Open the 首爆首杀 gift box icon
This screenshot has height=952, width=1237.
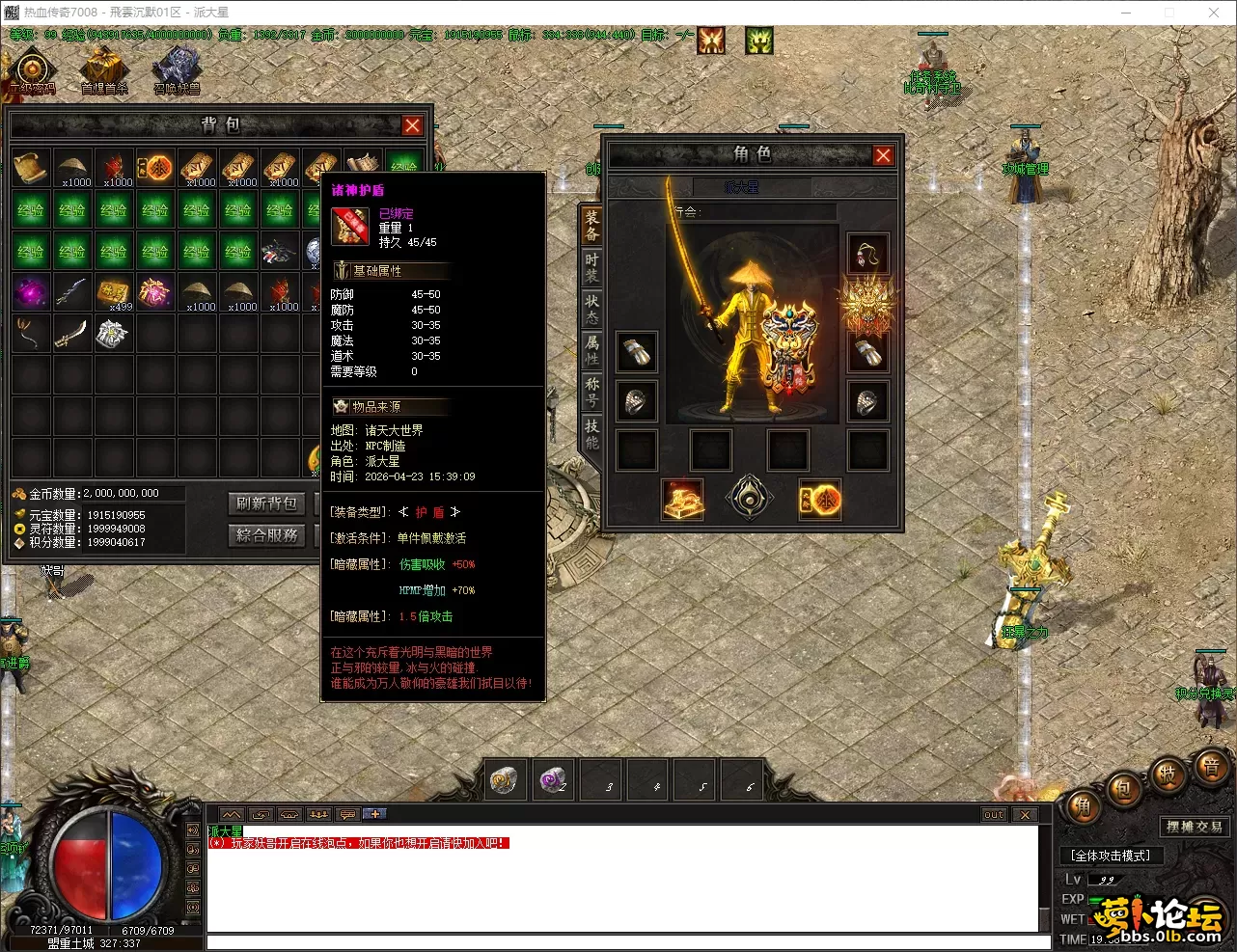point(104,69)
